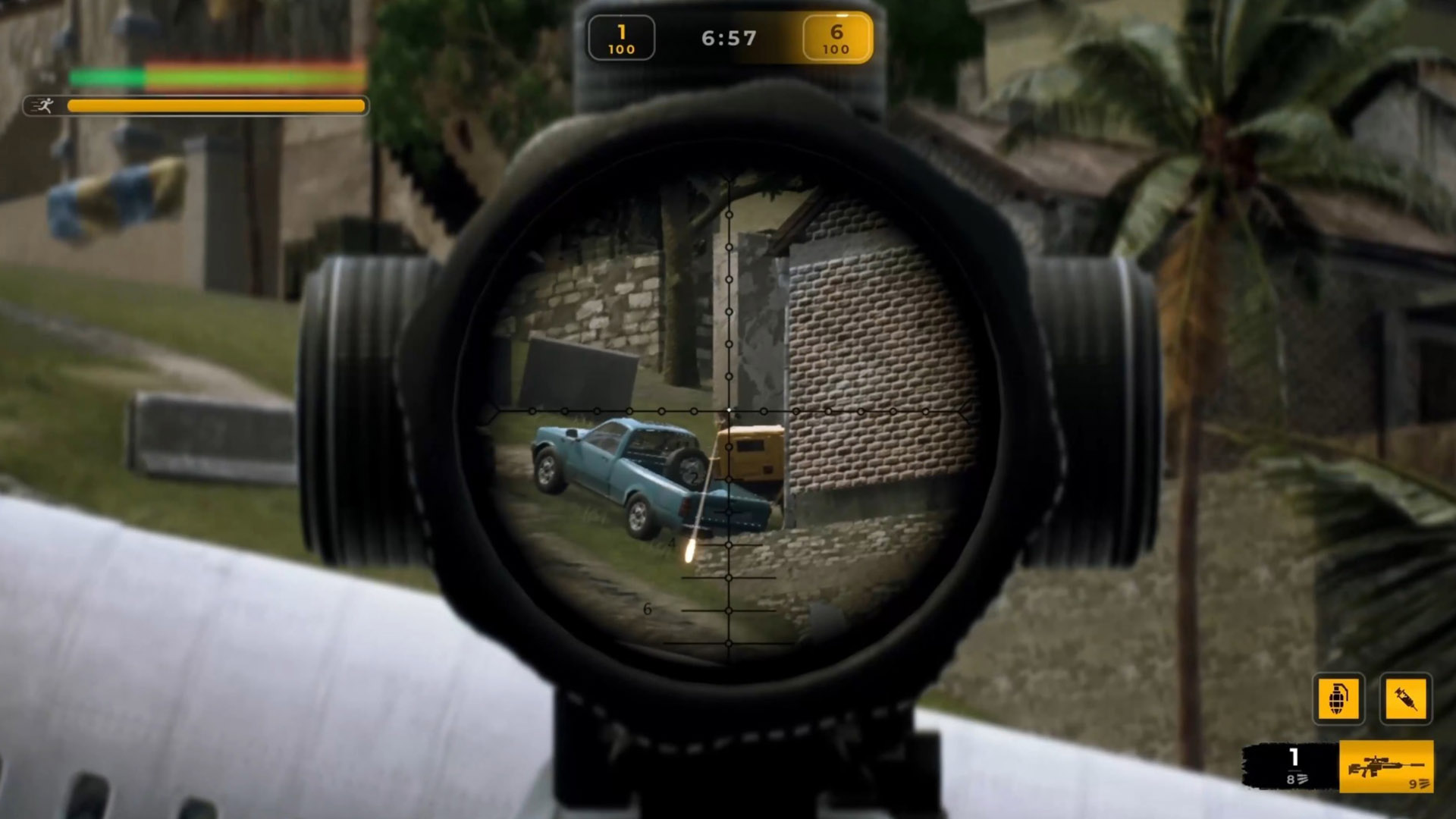Click the number 4 marking on the reticle

[672, 543]
